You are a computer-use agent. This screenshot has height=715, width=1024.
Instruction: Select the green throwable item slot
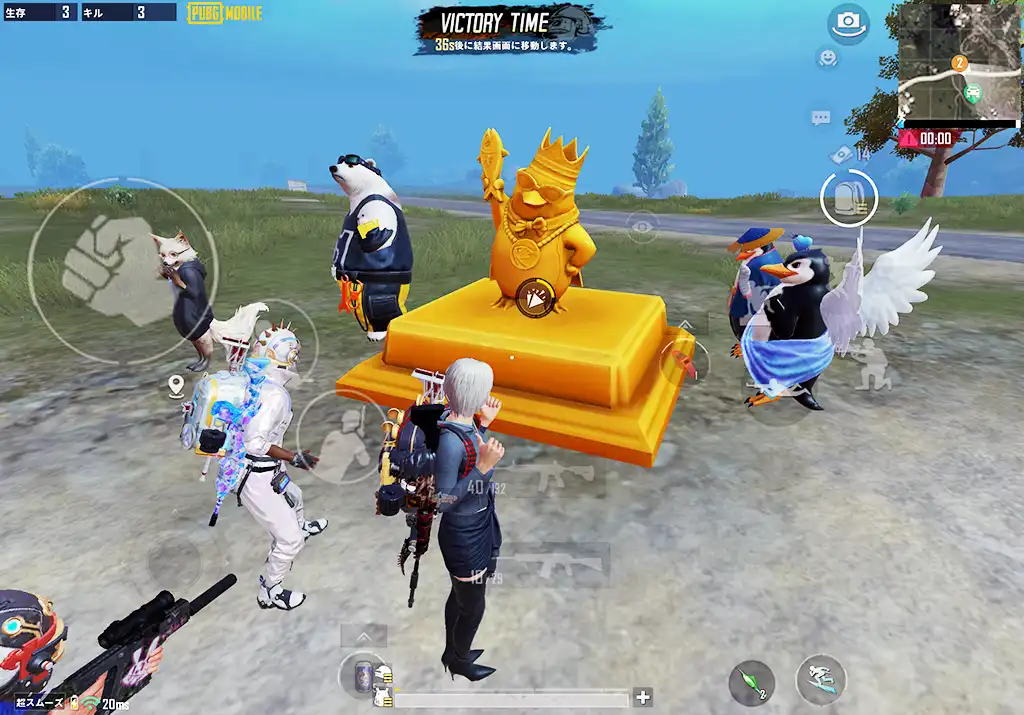[751, 681]
